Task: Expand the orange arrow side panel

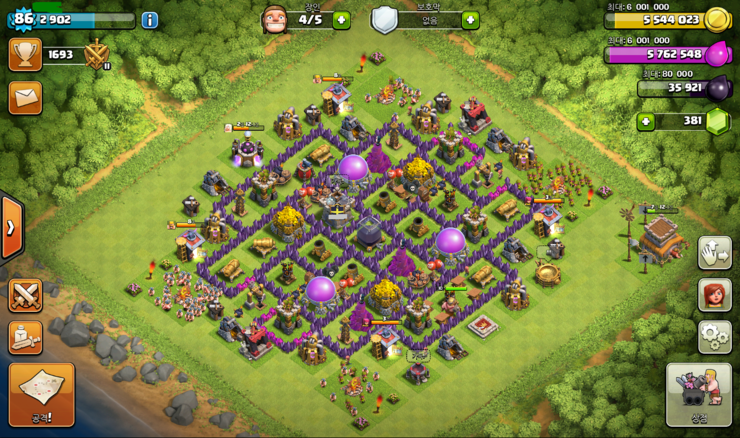Action: (10, 228)
